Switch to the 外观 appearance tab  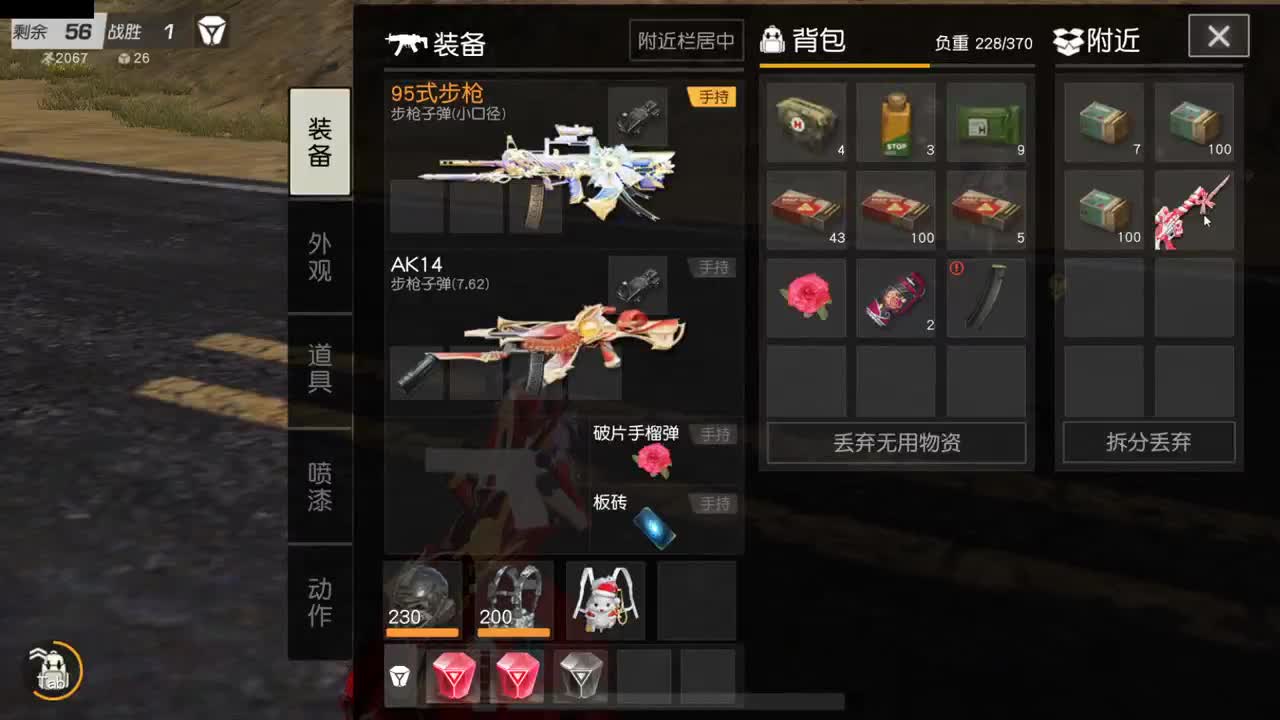click(x=320, y=255)
